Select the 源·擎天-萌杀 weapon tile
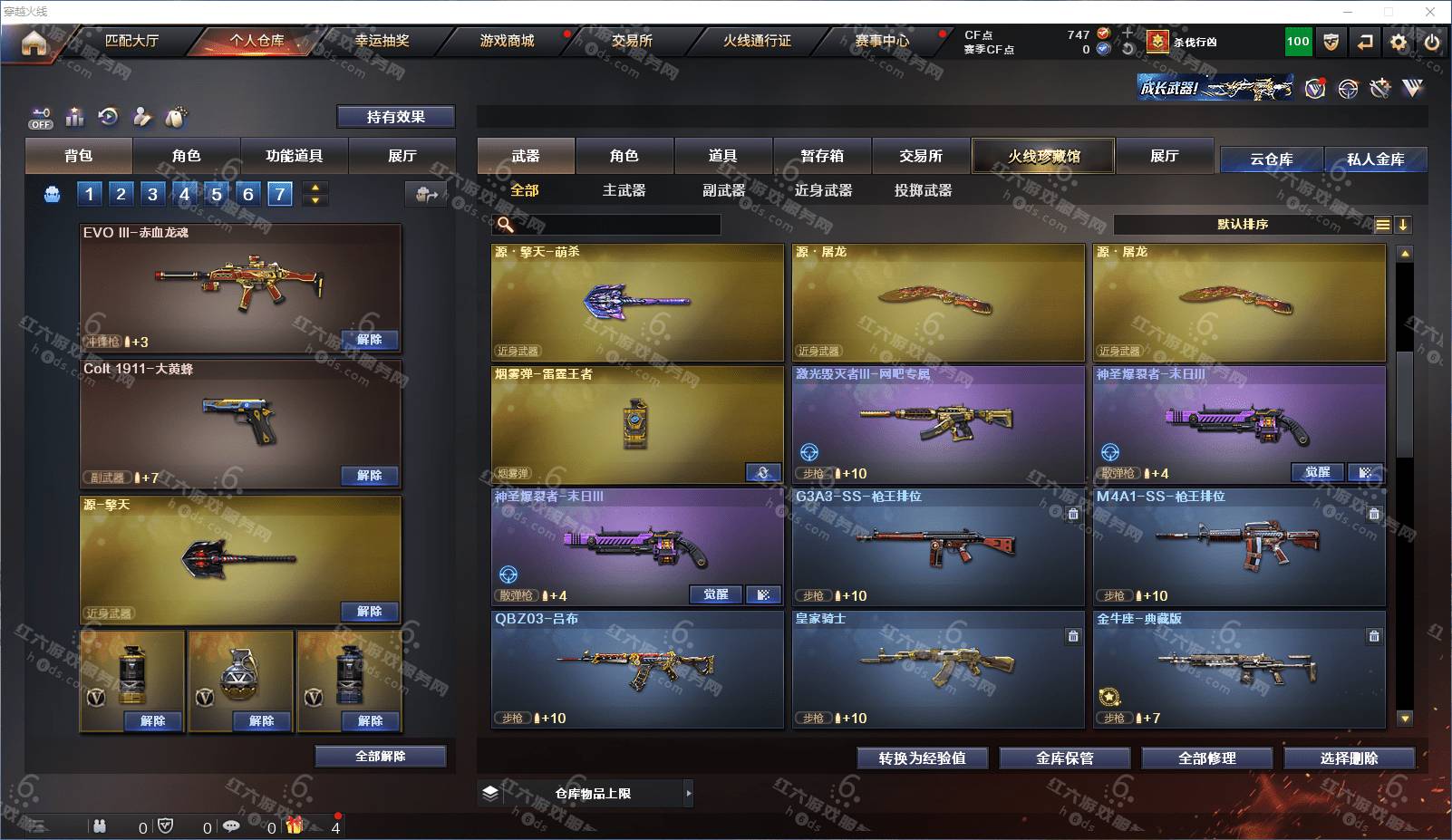Screen dimensions: 1452x840 click(637, 303)
